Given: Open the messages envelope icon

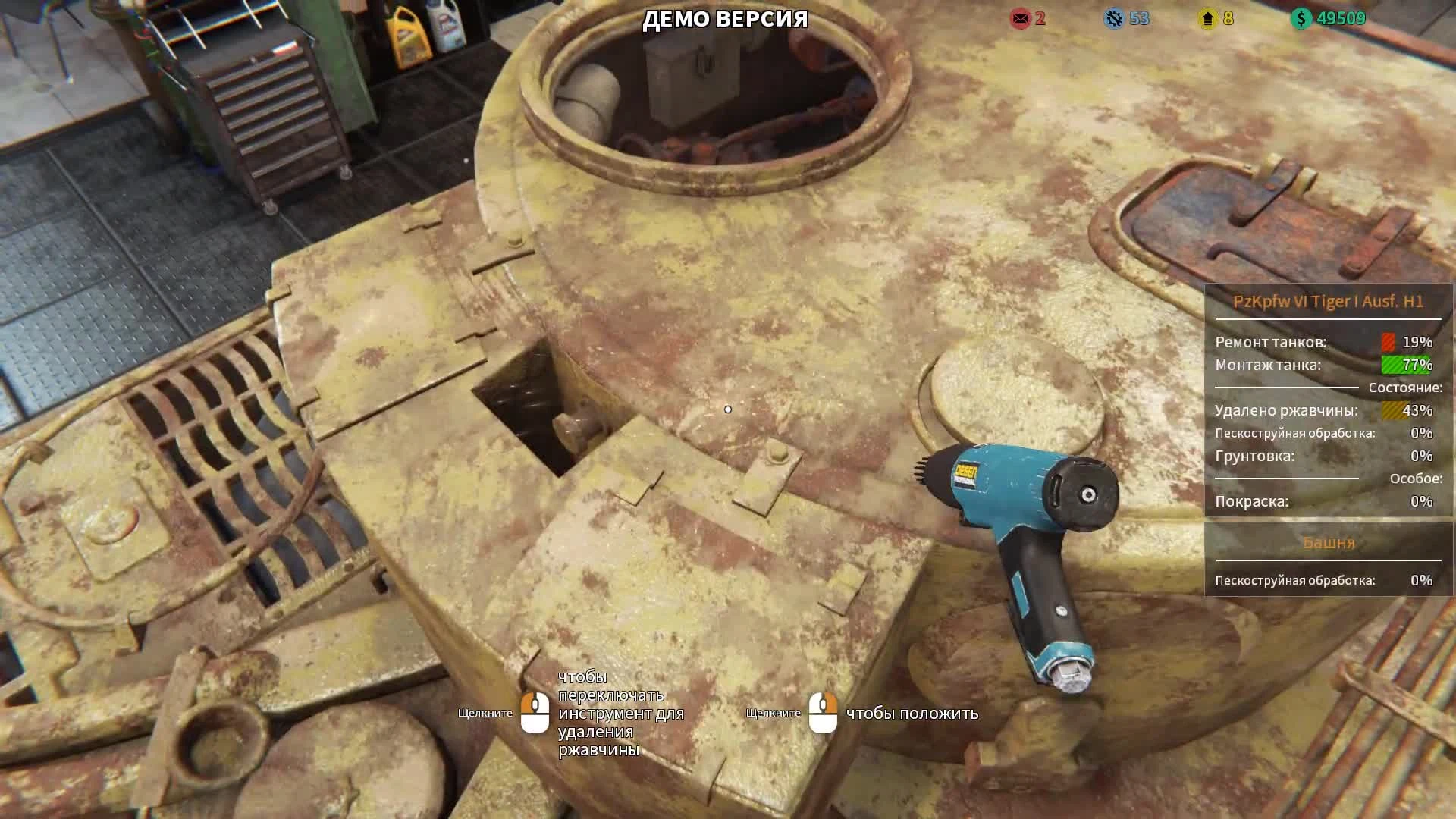Looking at the screenshot, I should [x=1020, y=19].
